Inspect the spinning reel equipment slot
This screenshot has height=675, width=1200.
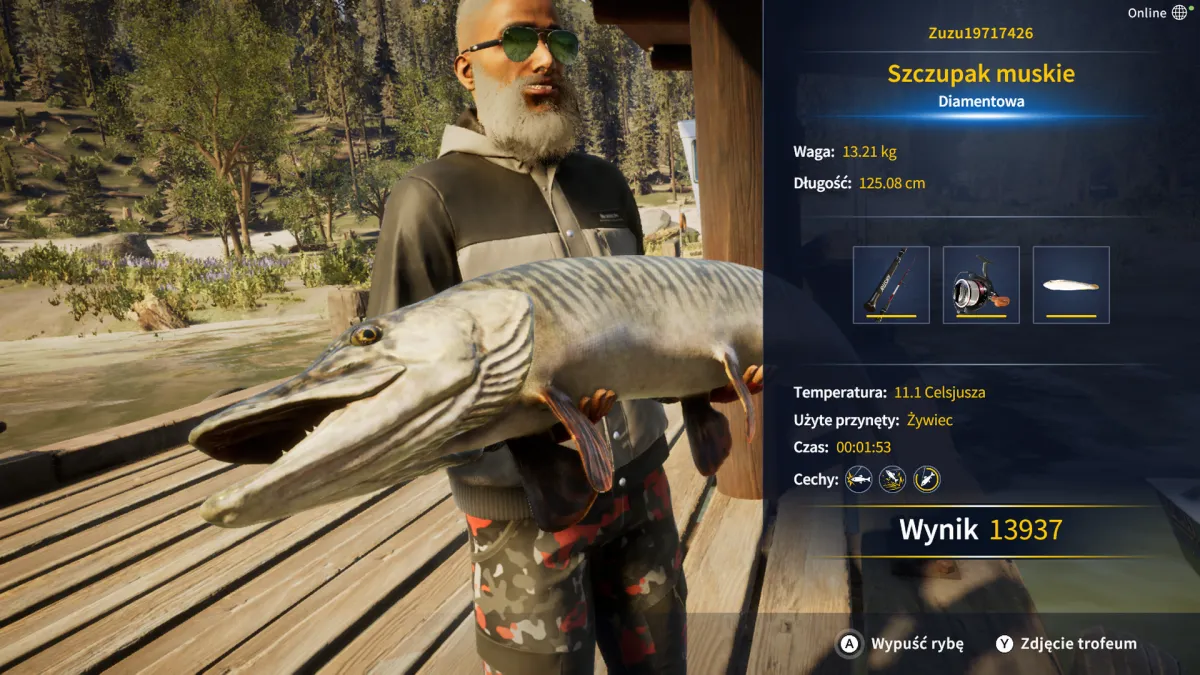pos(981,285)
